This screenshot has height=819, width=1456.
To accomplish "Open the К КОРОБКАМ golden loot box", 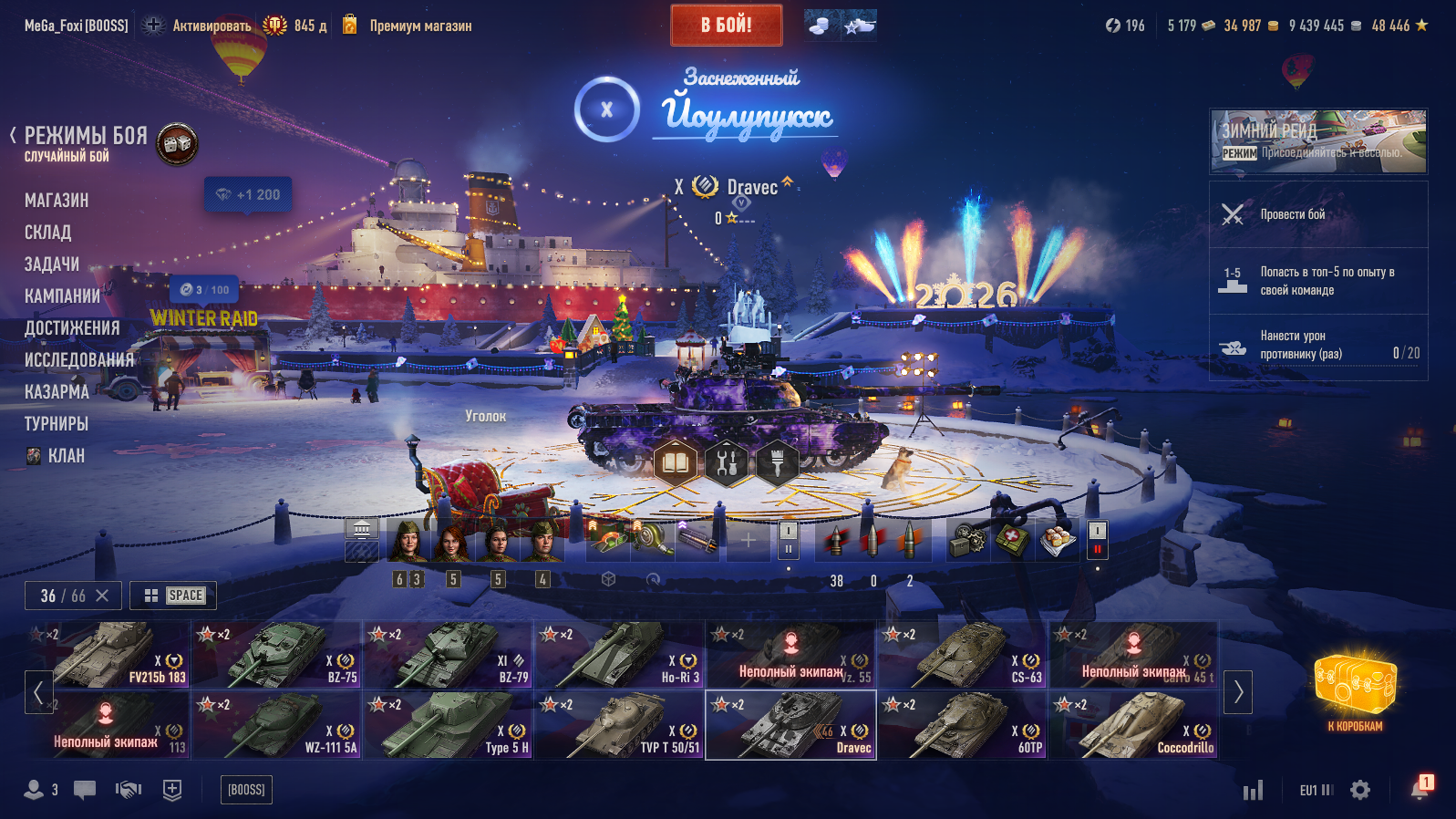I will pyautogui.click(x=1355, y=689).
